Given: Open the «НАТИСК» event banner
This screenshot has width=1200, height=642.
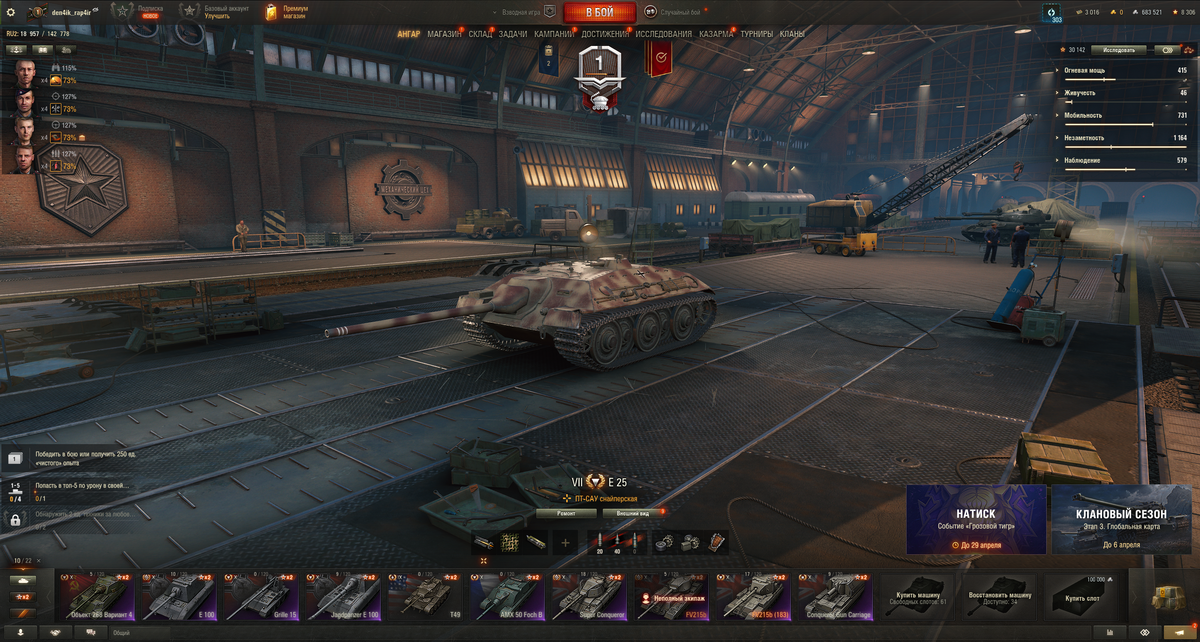Looking at the screenshot, I should click(x=976, y=519).
